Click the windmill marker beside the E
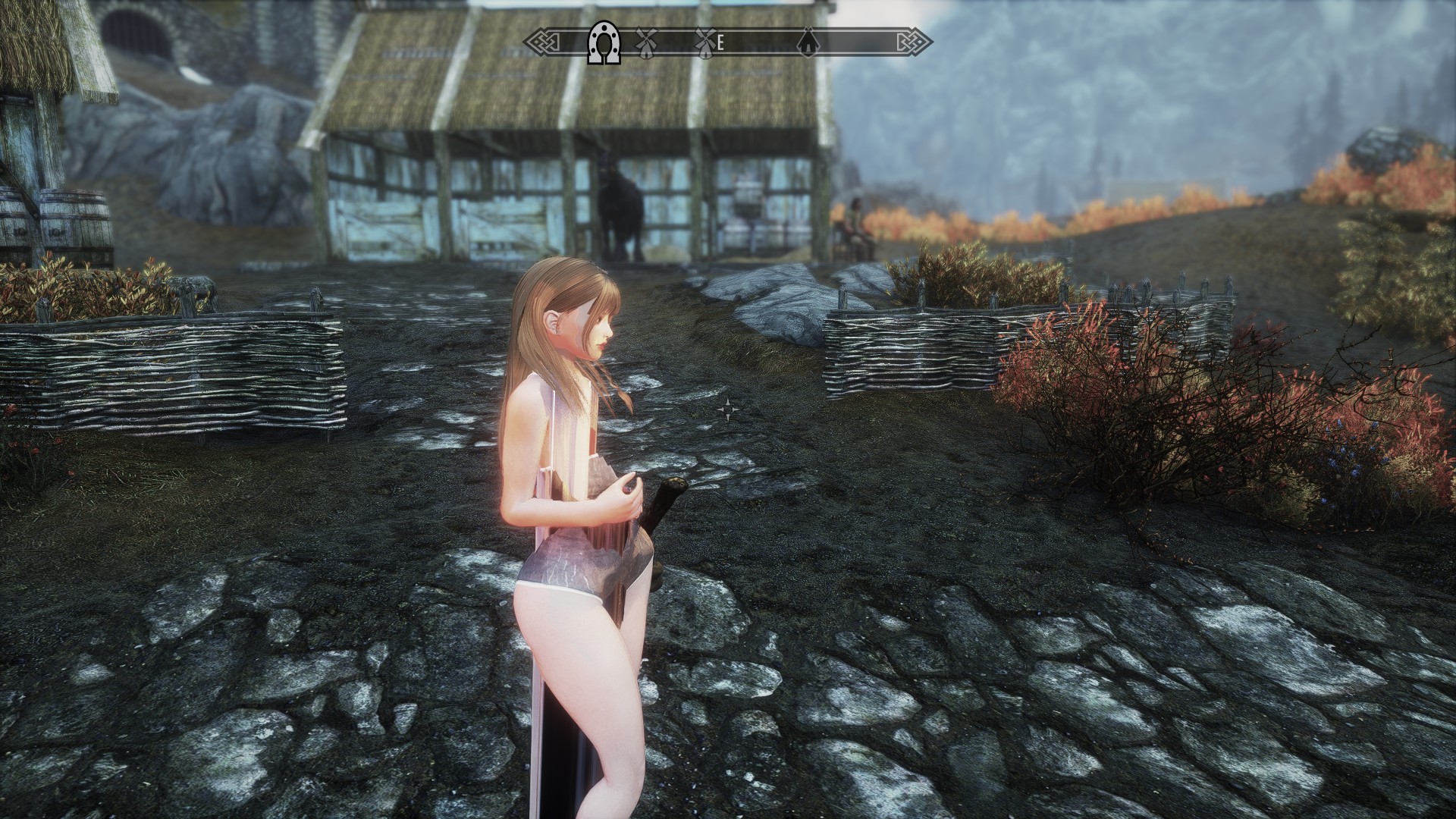Image resolution: width=1456 pixels, height=819 pixels. click(x=705, y=42)
